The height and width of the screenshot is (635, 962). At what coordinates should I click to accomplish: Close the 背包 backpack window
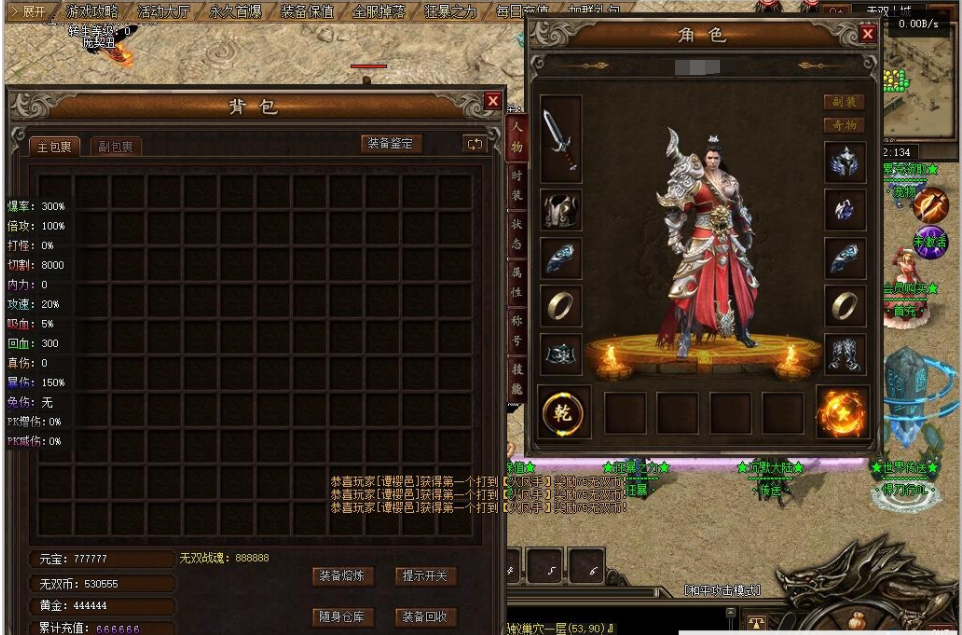492,101
